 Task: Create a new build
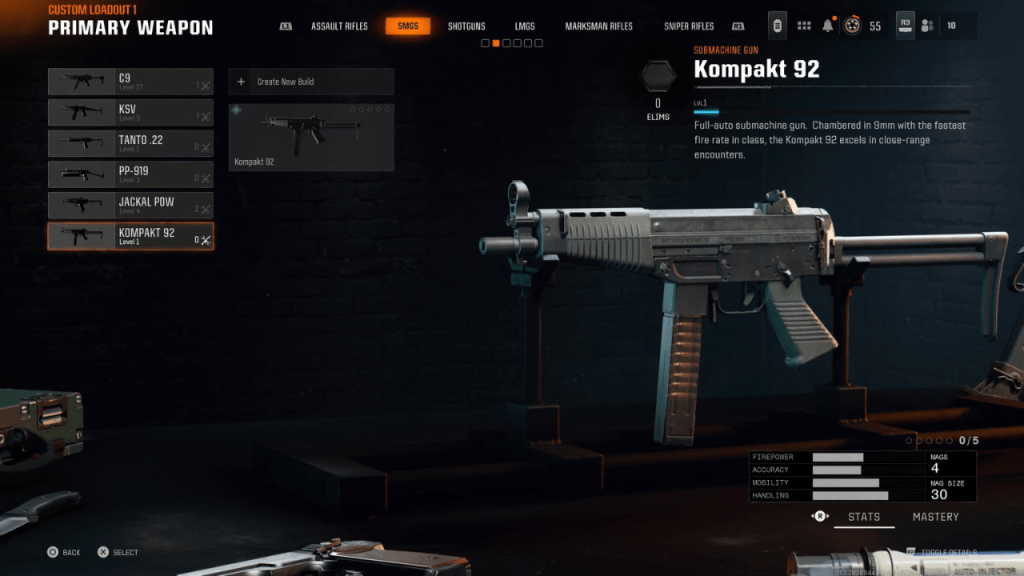pos(311,82)
